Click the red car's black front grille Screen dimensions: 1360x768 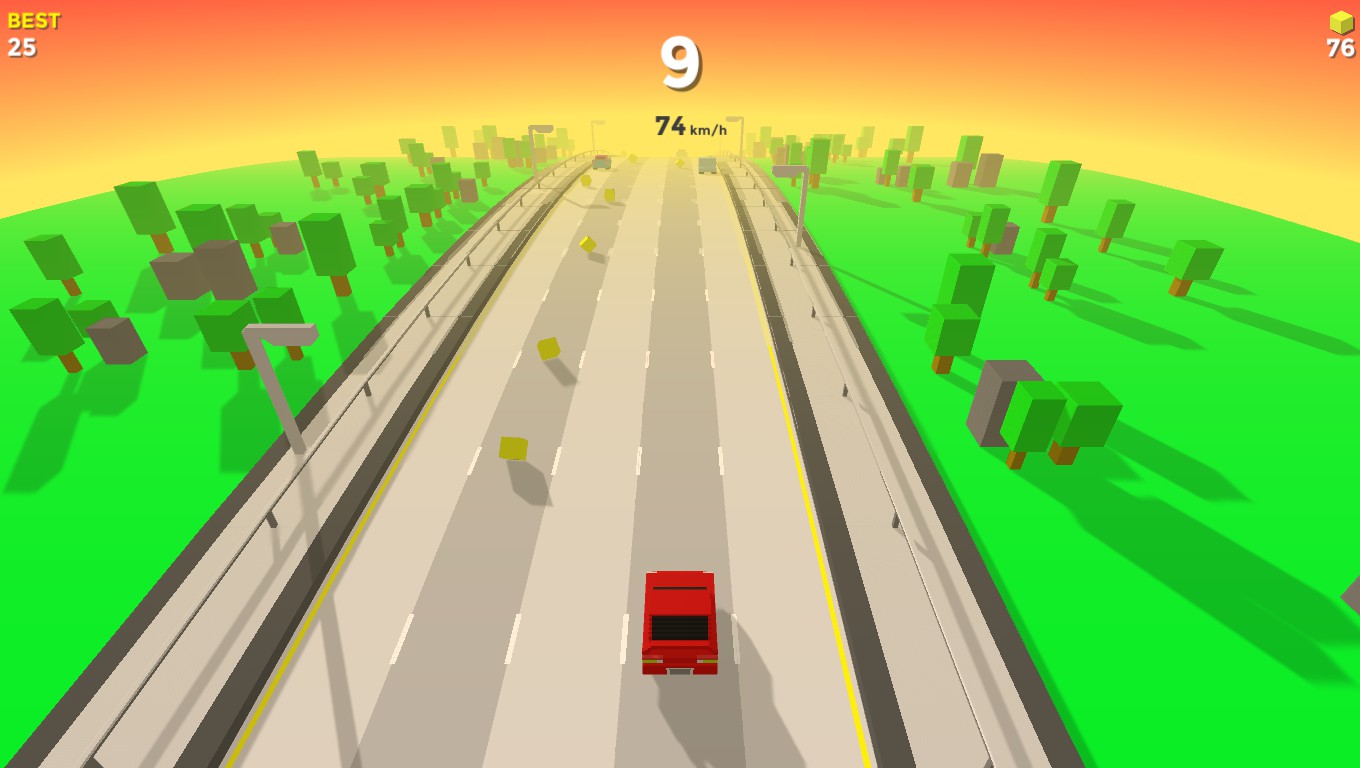[681, 628]
